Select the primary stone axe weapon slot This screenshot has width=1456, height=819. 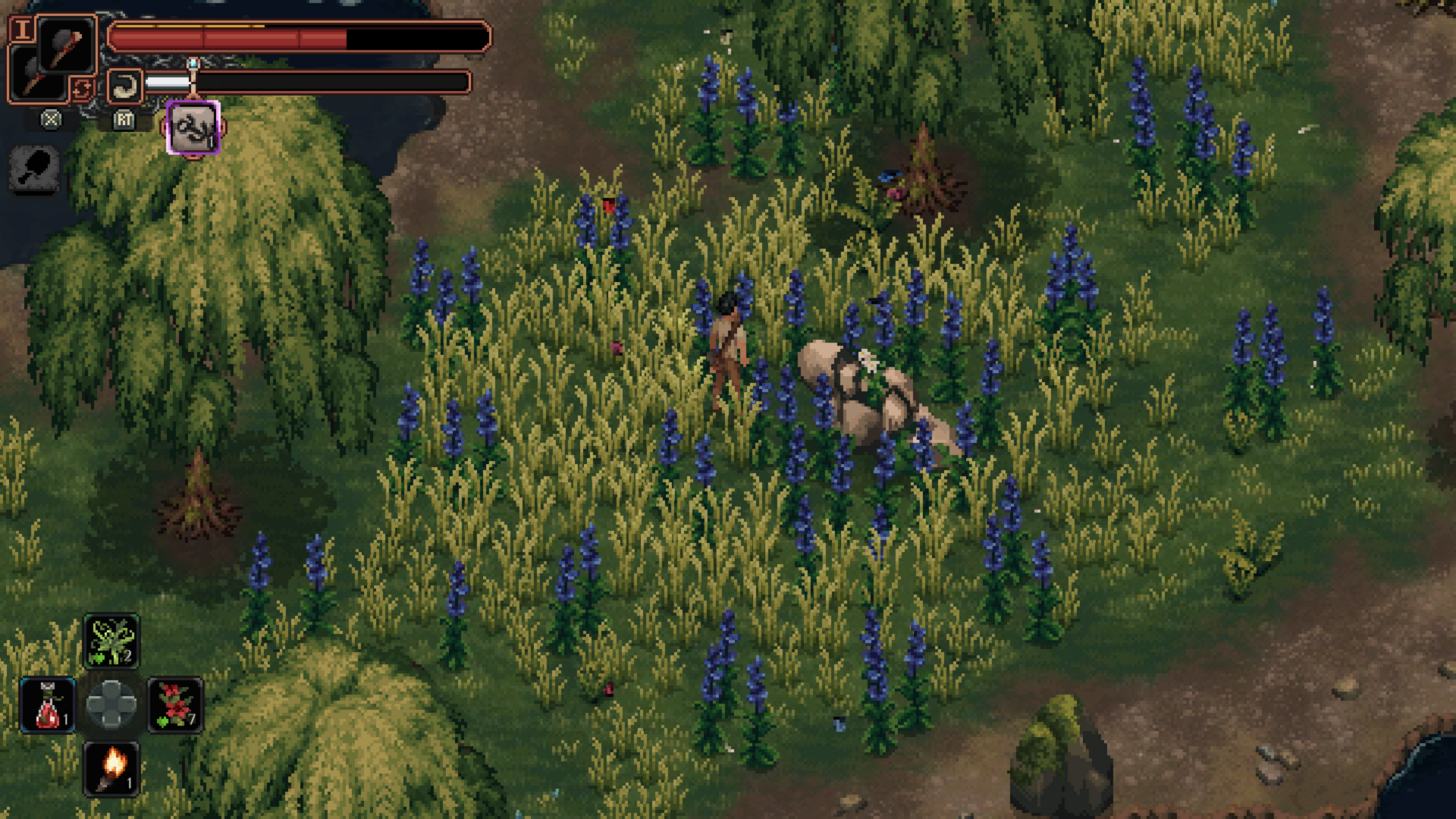click(66, 44)
